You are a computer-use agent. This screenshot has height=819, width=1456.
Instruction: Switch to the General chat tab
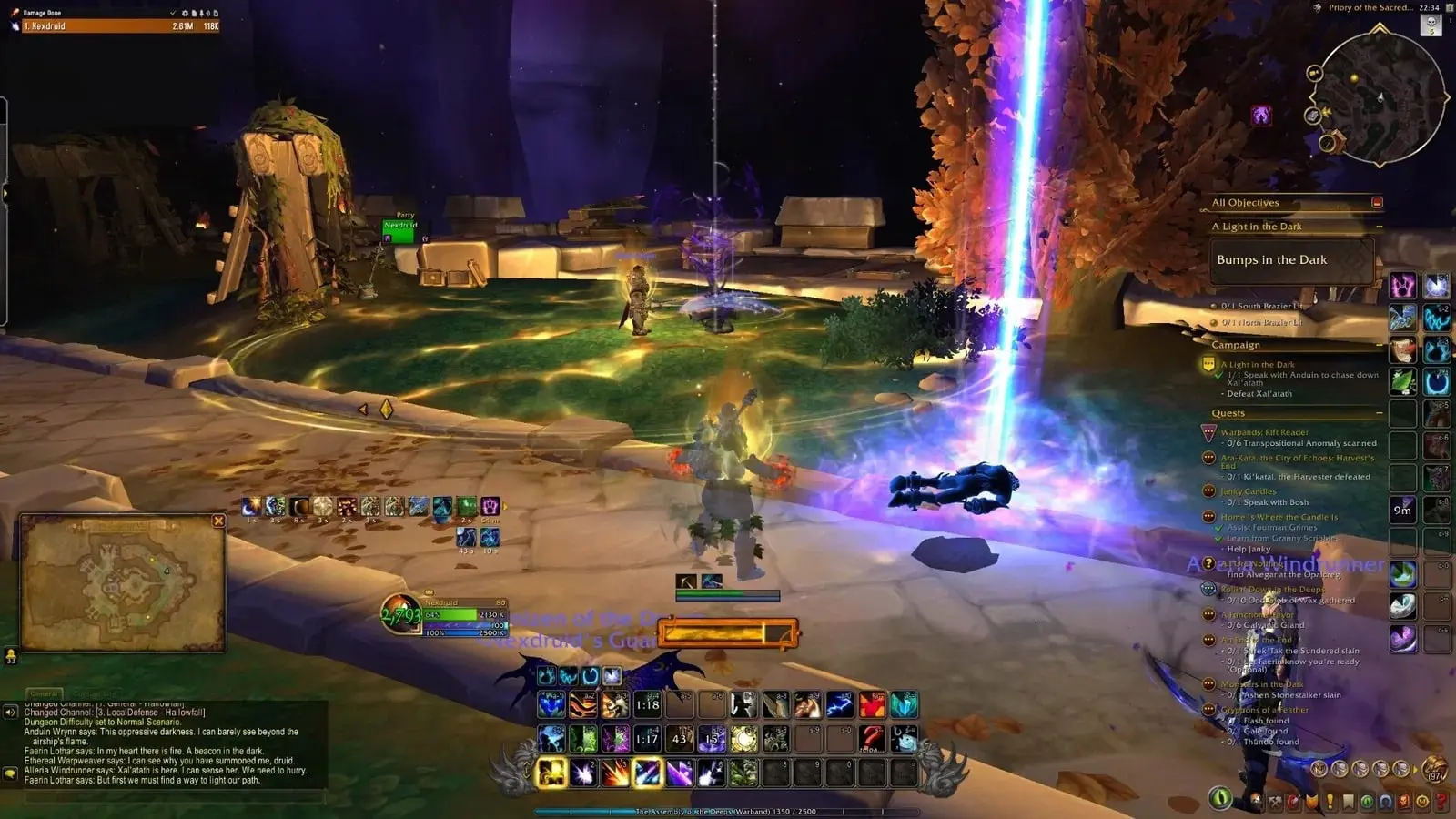click(43, 692)
